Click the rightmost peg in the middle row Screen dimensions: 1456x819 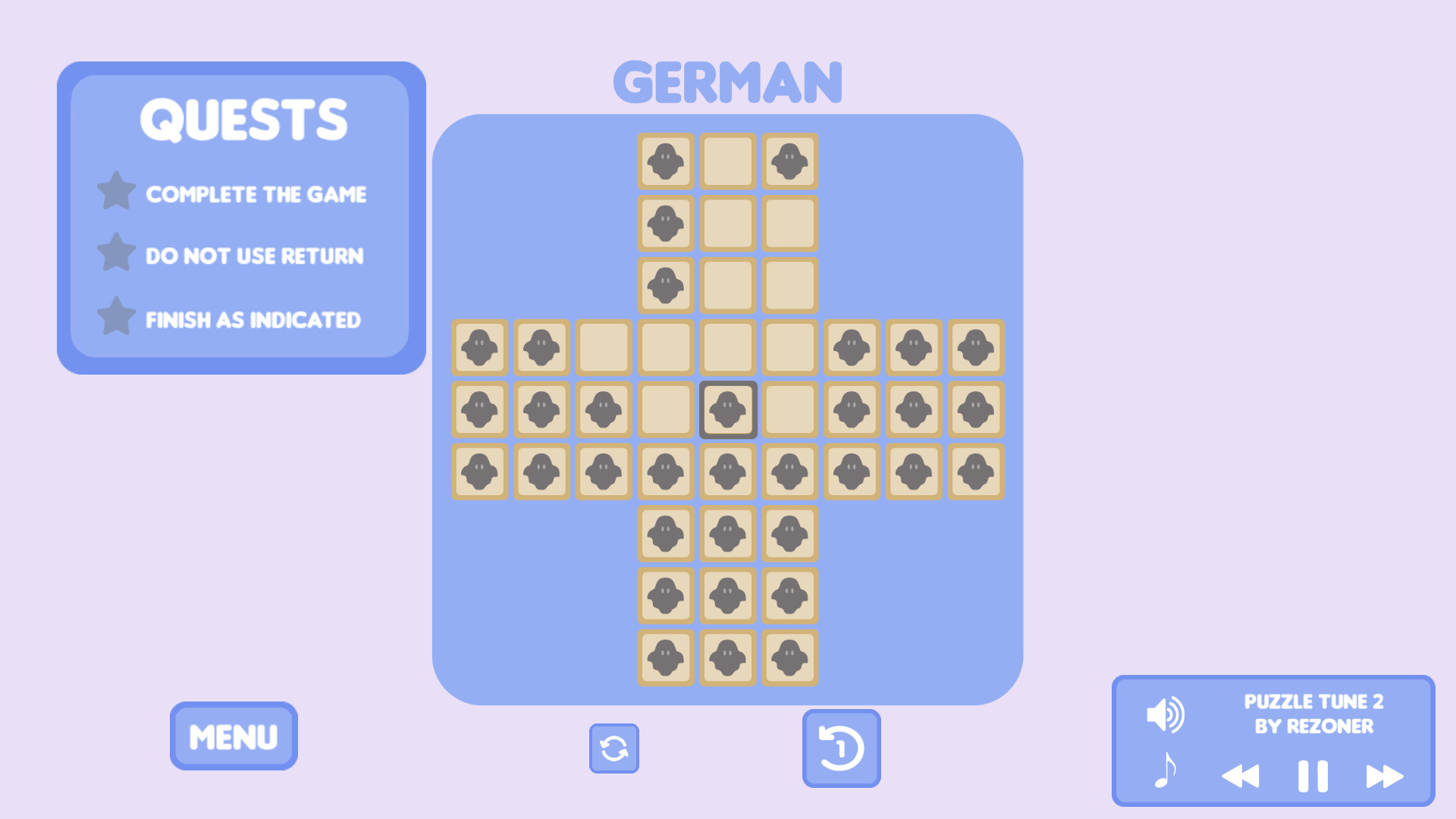point(976,409)
